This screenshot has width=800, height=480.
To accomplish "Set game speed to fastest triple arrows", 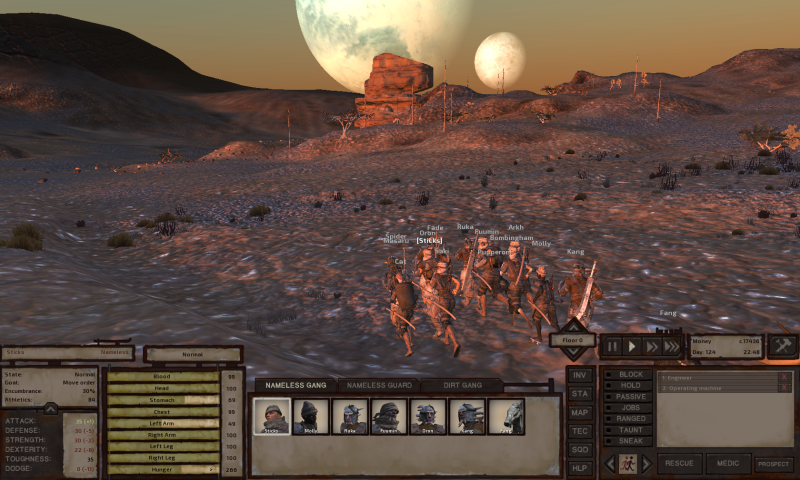I will 671,346.
